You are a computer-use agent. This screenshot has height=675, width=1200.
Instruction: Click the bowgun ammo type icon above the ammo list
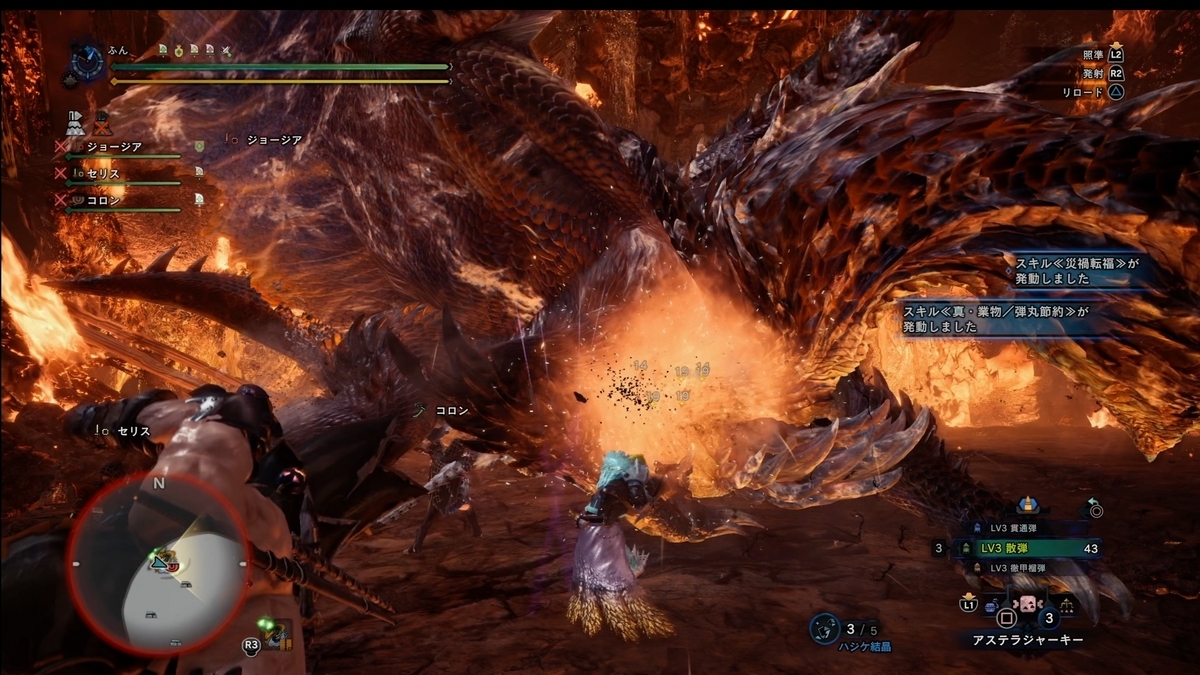(x=1026, y=504)
